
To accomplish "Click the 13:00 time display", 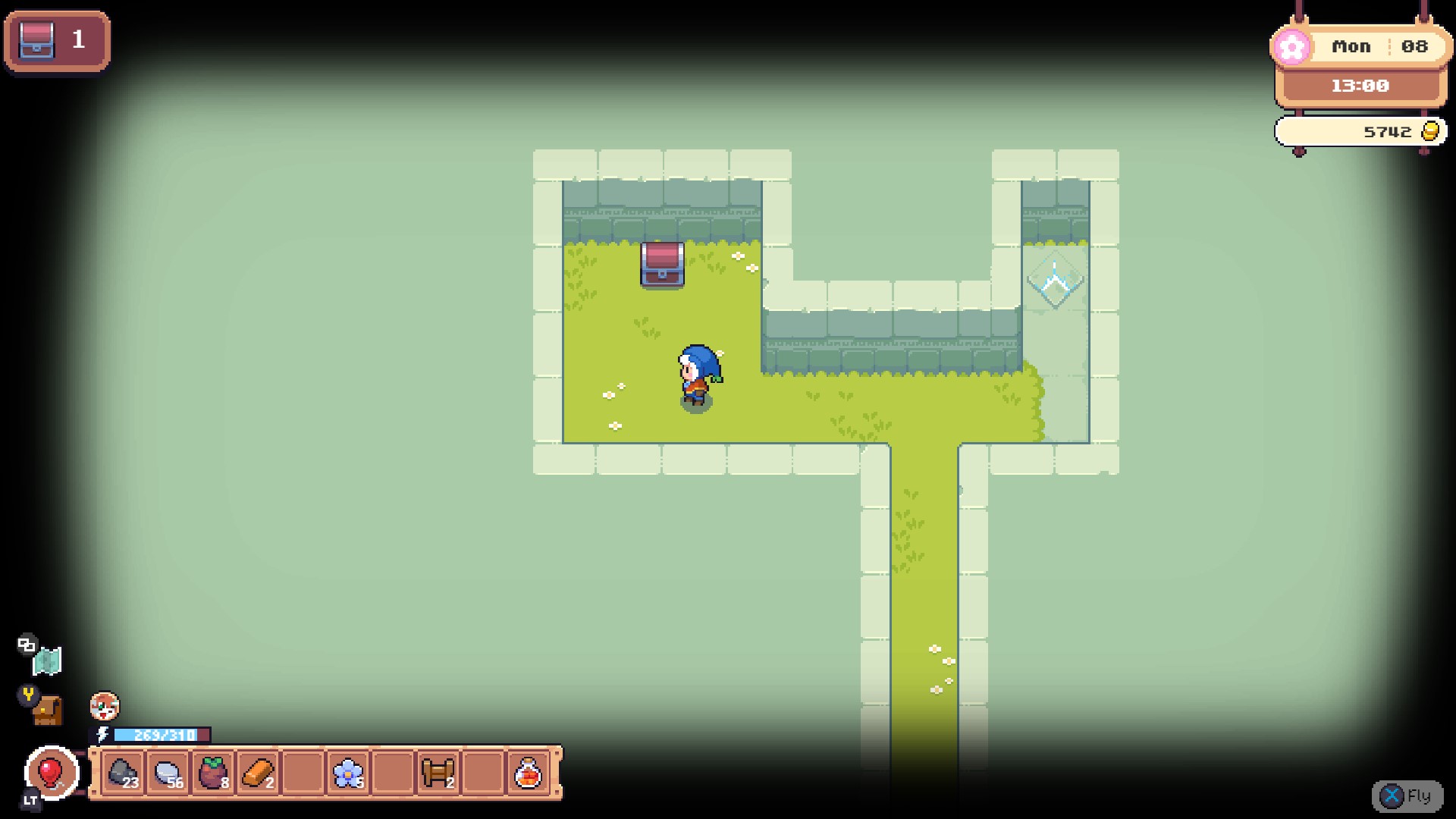I will click(1360, 86).
